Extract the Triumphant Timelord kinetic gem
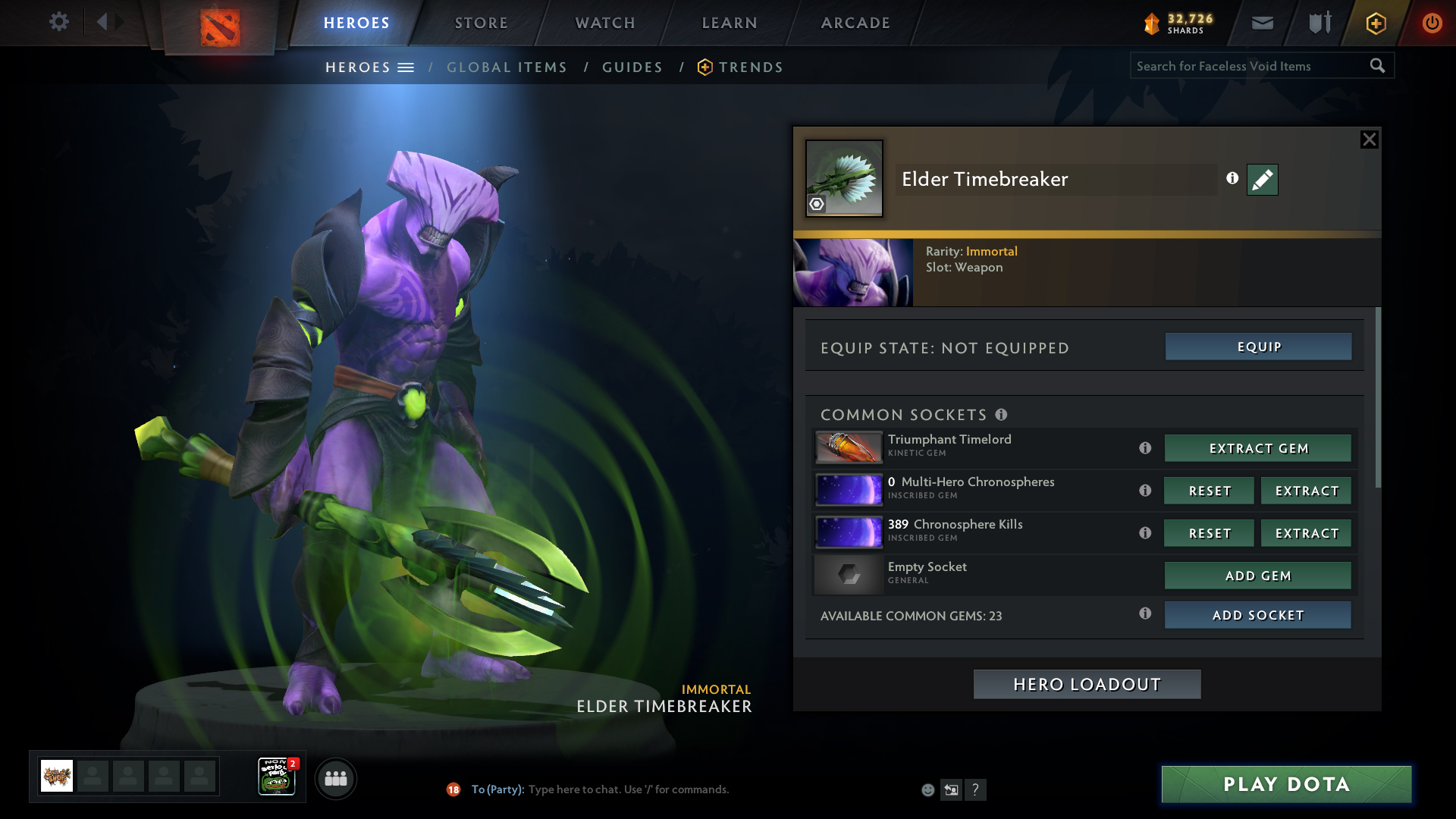The width and height of the screenshot is (1456, 819). [x=1257, y=448]
